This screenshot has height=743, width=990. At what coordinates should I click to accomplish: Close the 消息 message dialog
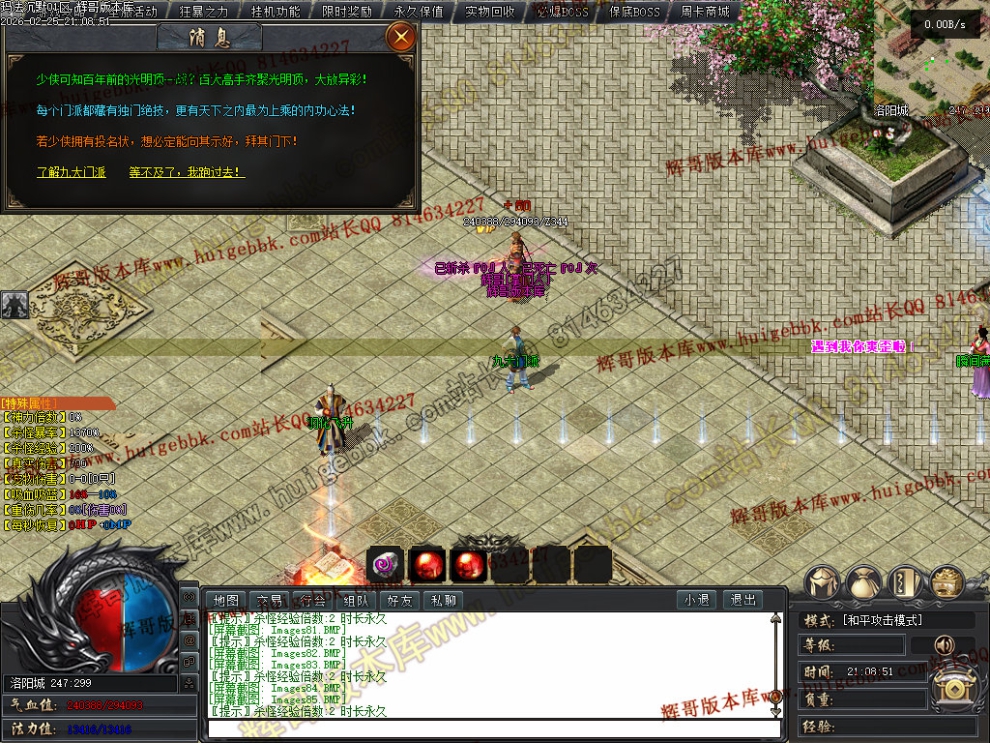tap(401, 38)
